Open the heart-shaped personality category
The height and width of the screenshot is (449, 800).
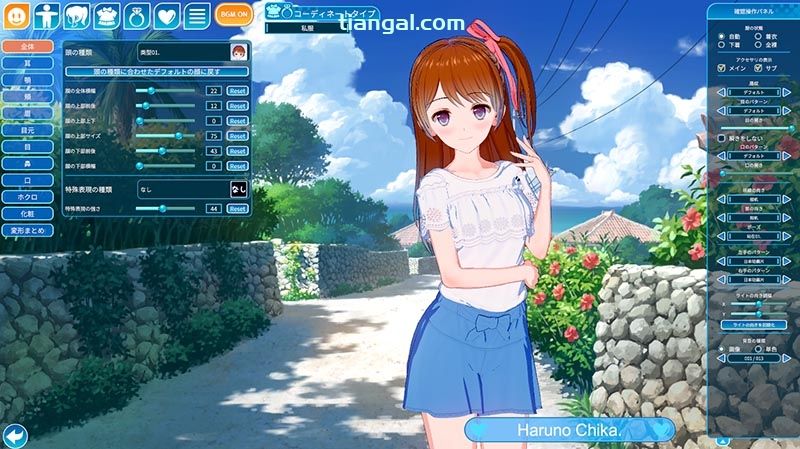coord(166,15)
